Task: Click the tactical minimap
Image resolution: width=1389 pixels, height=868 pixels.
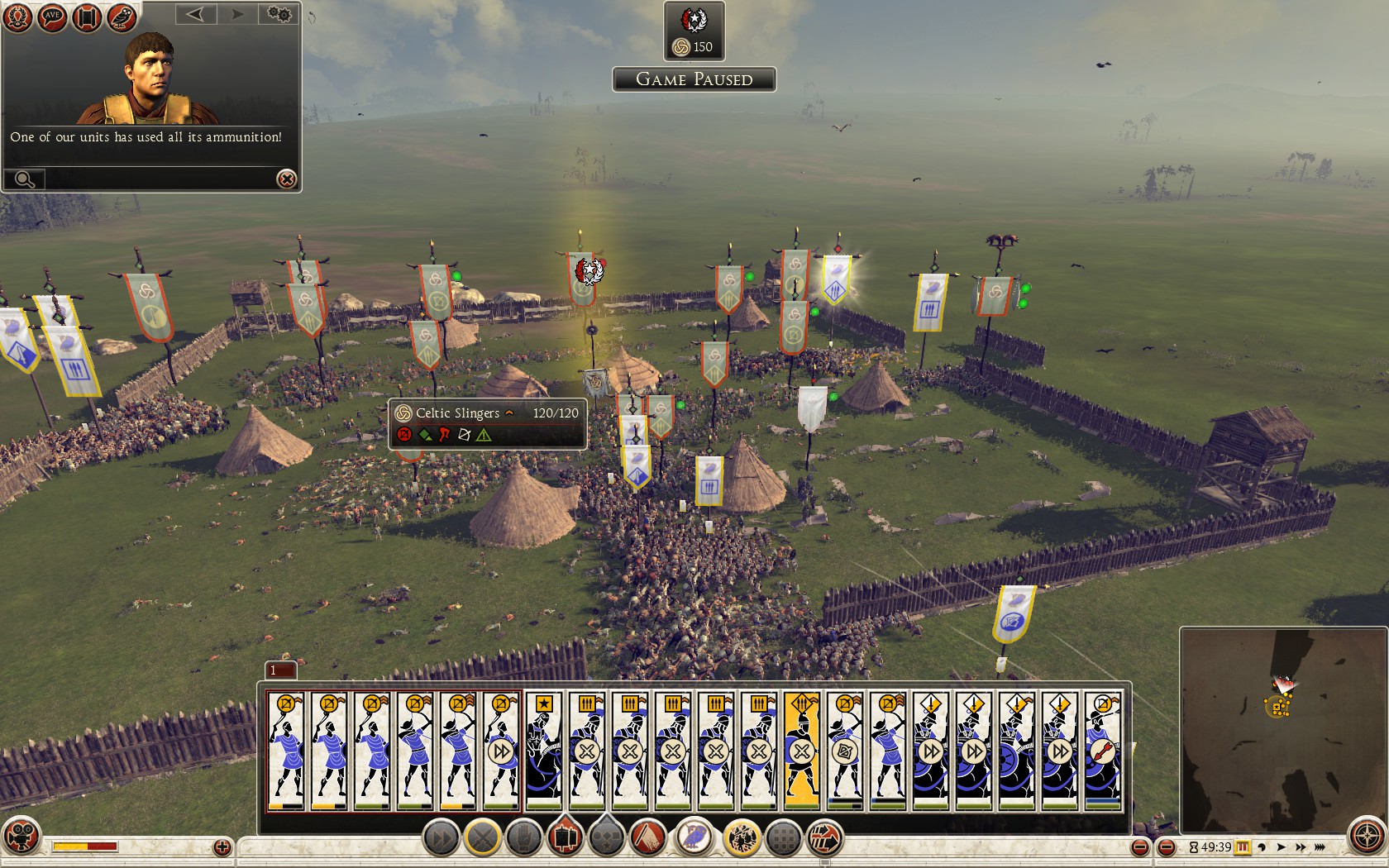Action: (x=1282, y=727)
